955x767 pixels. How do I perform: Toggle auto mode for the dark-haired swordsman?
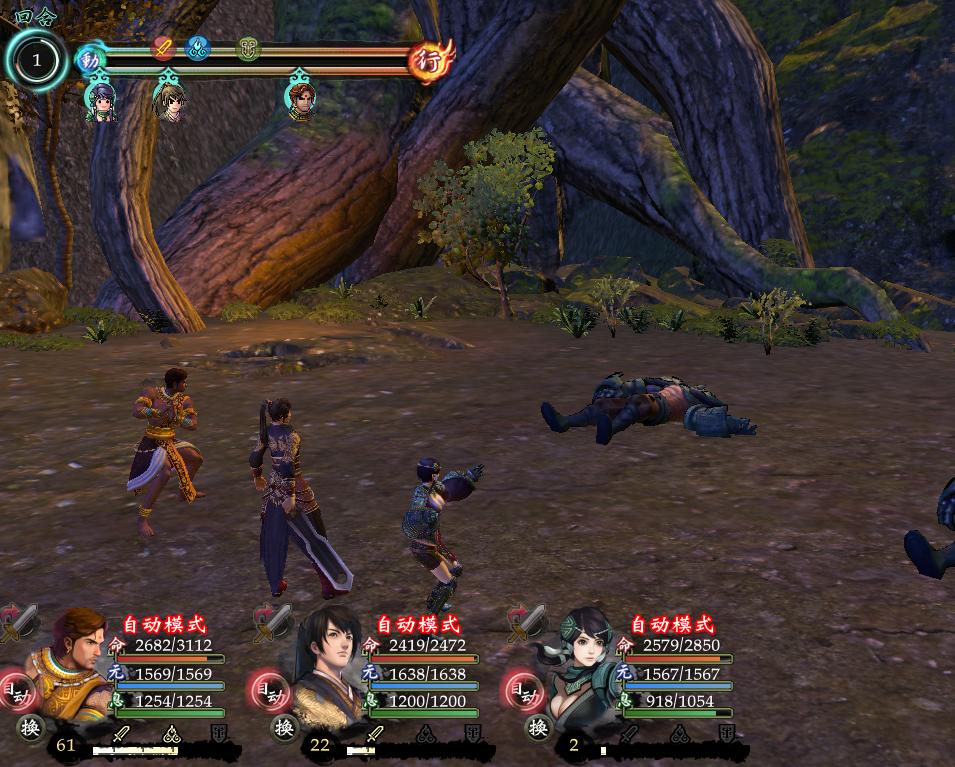tap(269, 689)
